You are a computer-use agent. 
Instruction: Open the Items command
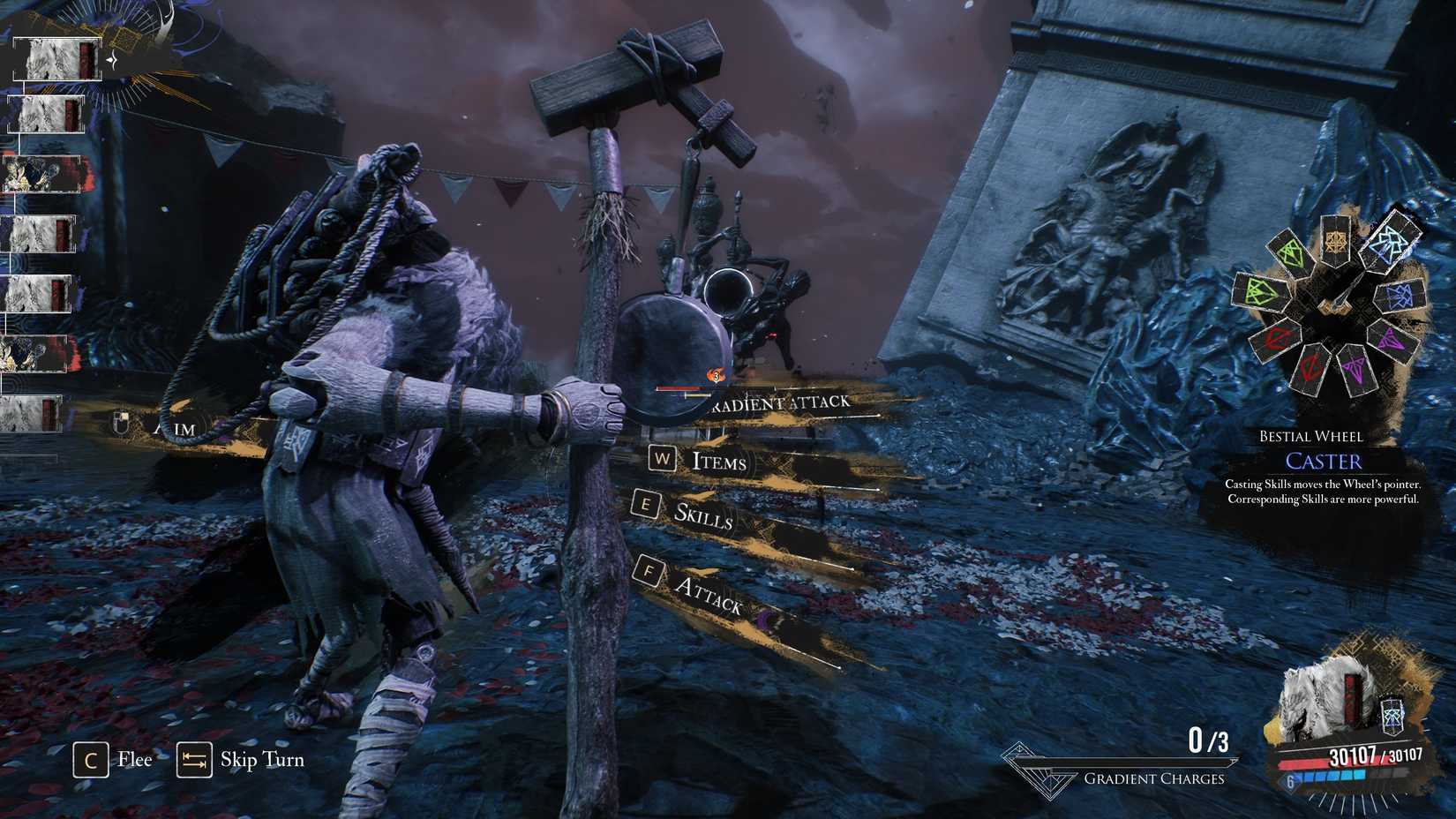(717, 461)
